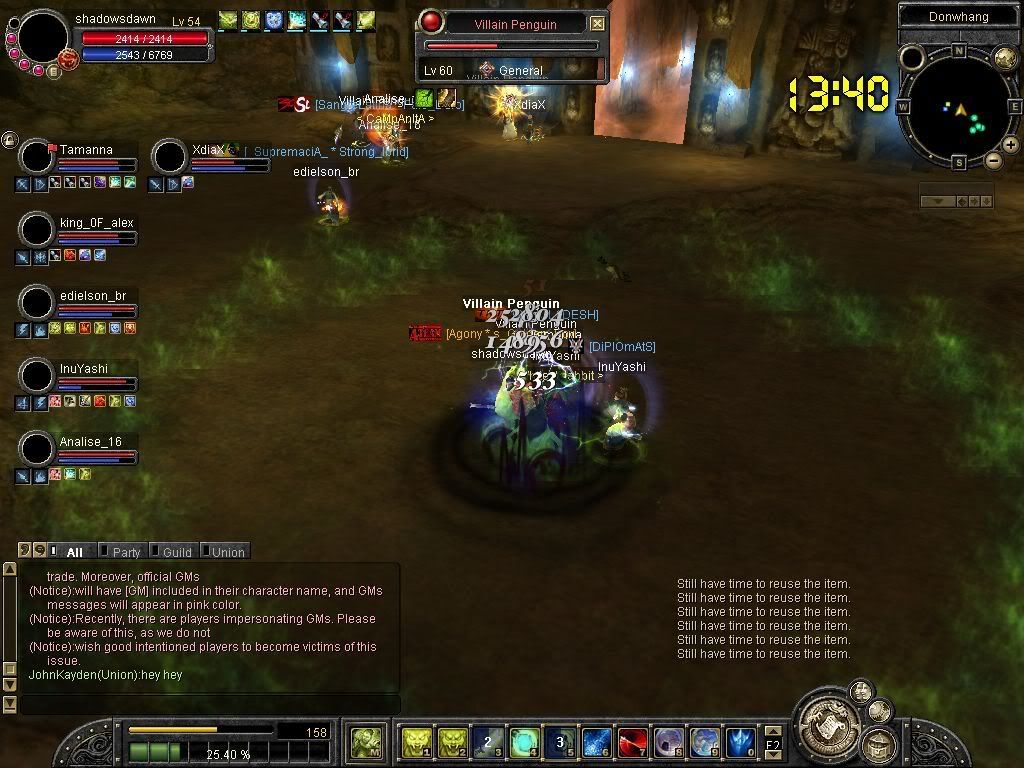This screenshot has height=768, width=1024.
Task: Show the Union chat tab
Action: click(227, 552)
